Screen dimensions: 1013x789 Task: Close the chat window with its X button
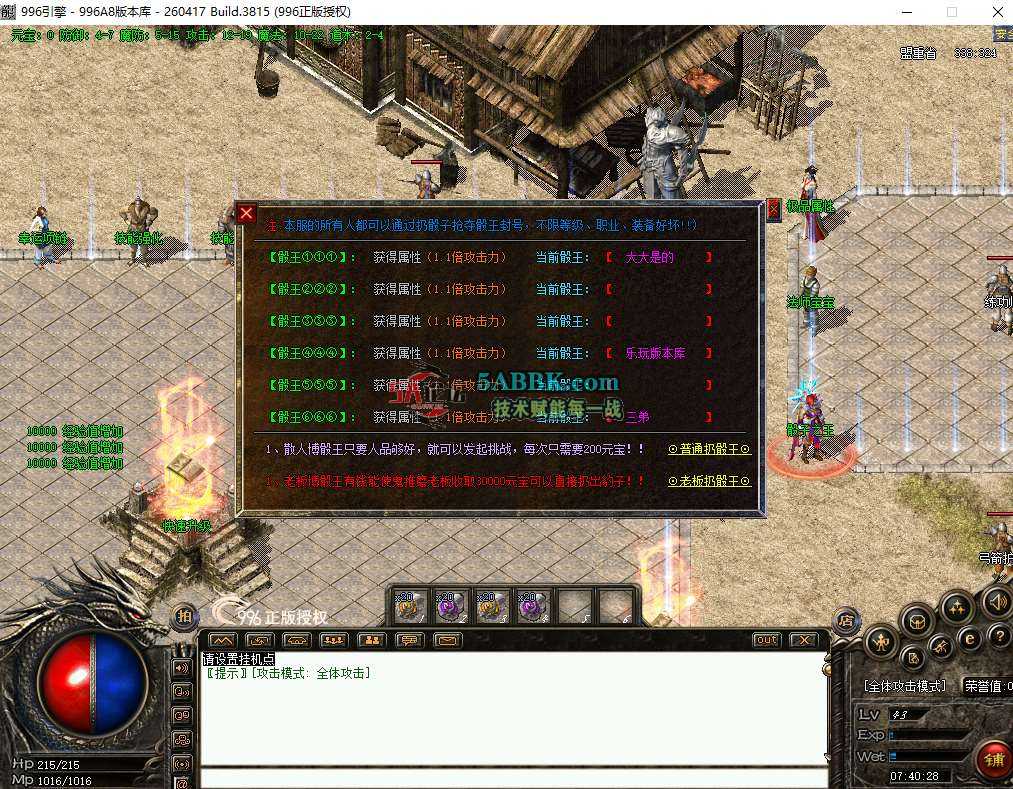[x=803, y=640]
